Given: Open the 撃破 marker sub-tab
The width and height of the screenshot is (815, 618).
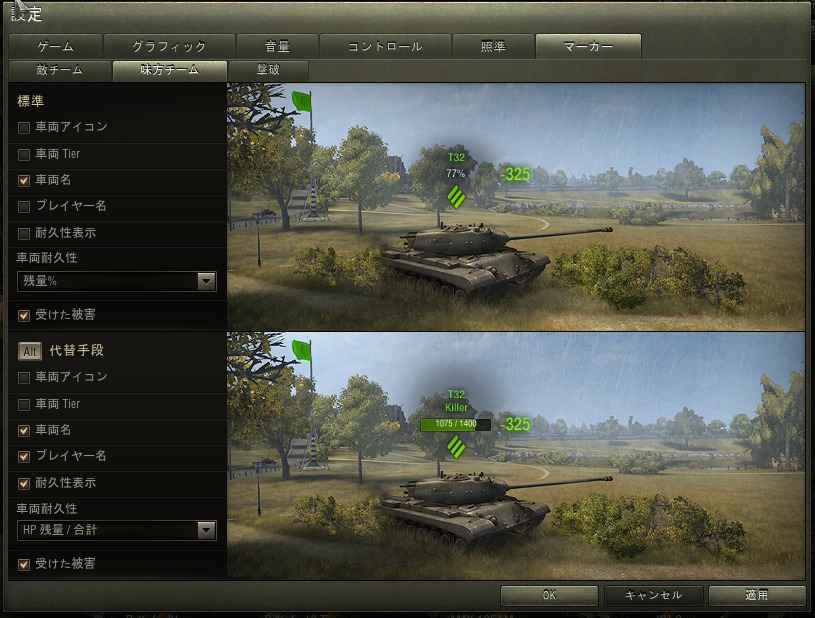Looking at the screenshot, I should (267, 71).
